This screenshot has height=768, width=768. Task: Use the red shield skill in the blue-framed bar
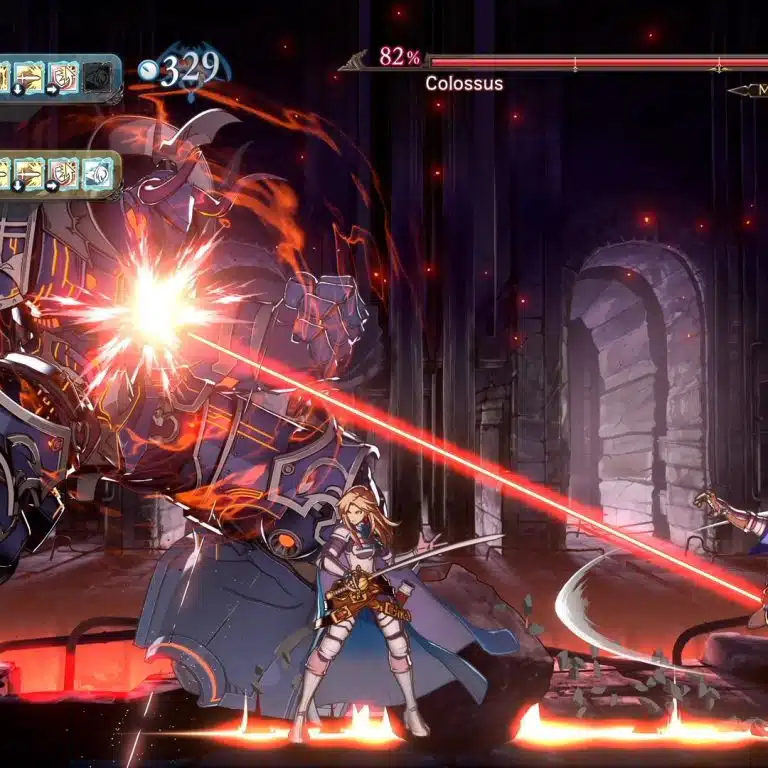[x=63, y=75]
